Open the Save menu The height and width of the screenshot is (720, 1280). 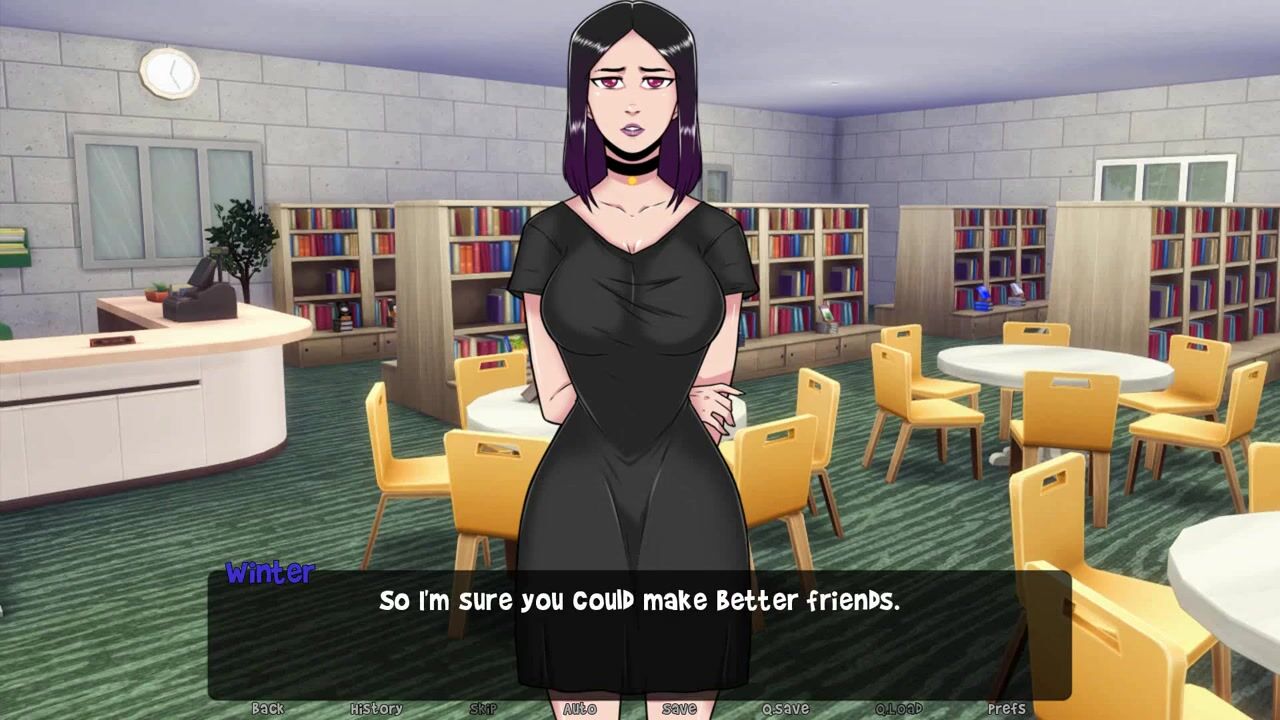pos(679,708)
